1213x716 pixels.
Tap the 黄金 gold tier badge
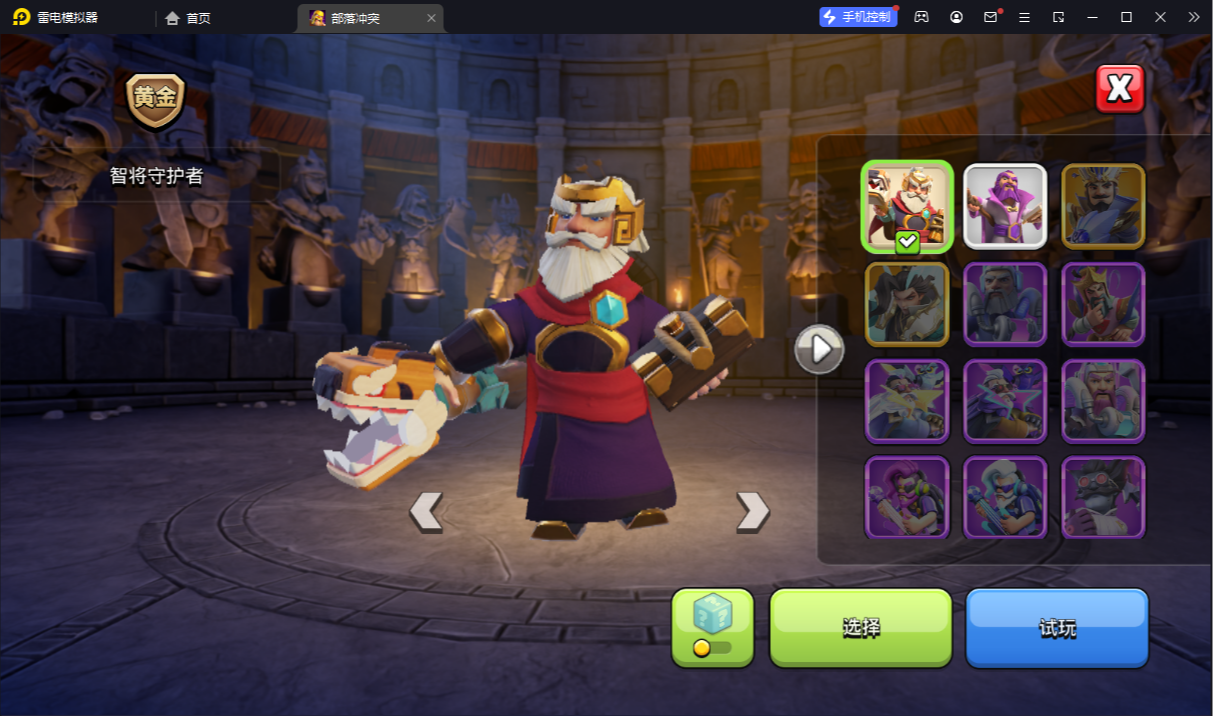156,99
